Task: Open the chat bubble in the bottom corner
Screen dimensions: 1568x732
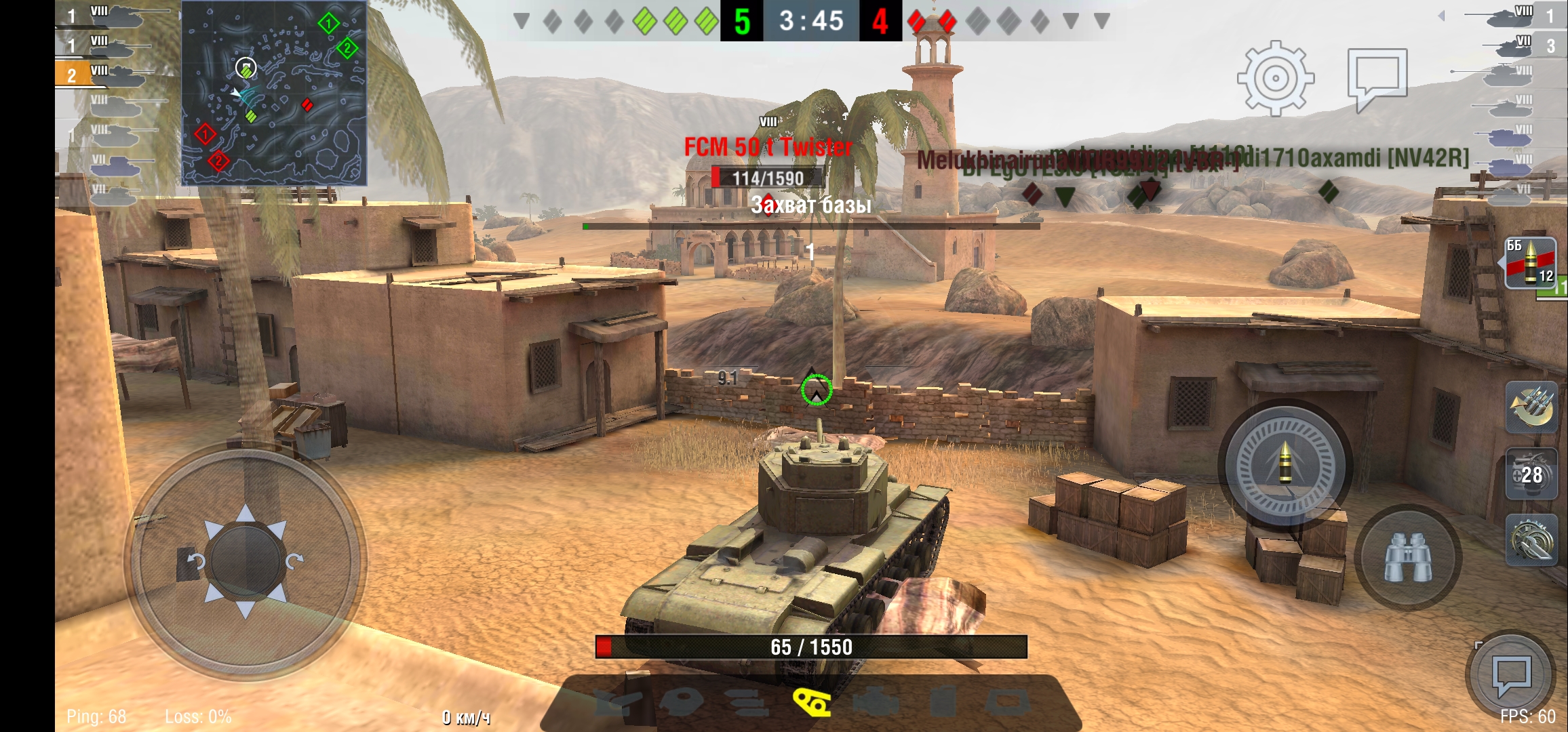Action: pyautogui.click(x=1511, y=675)
